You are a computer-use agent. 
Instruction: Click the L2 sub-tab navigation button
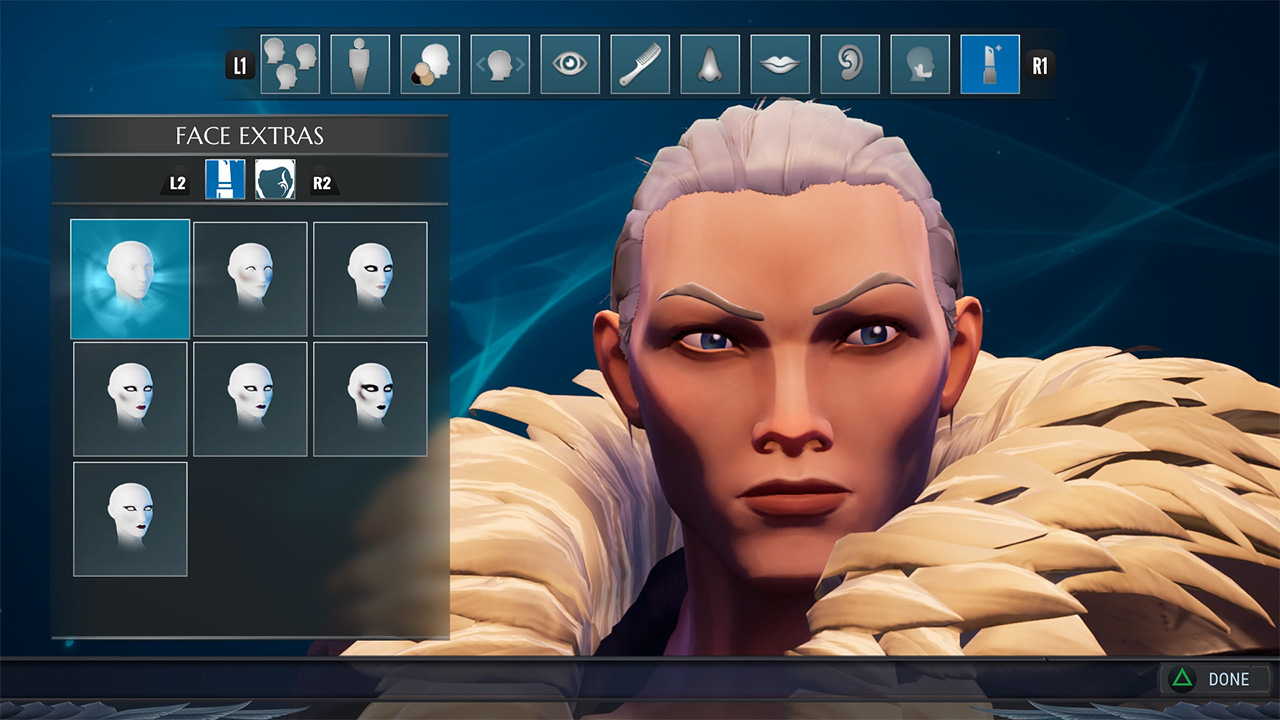(176, 181)
